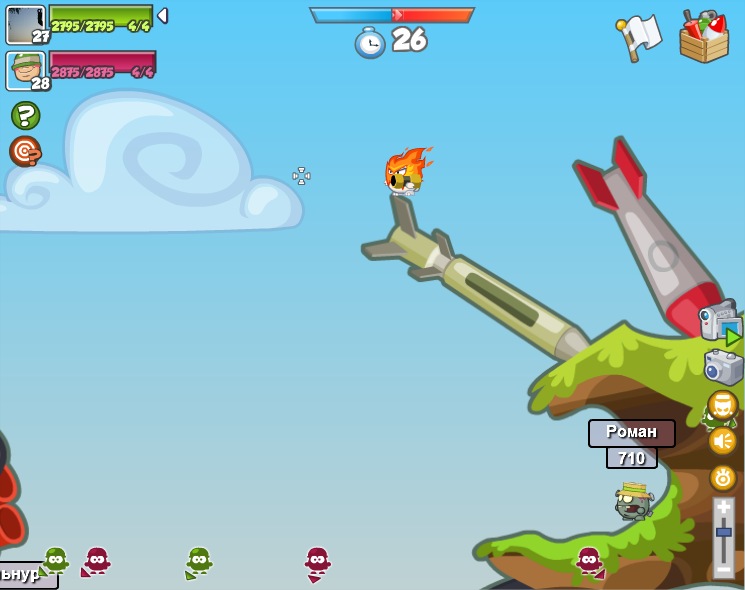Screen dimensions: 745x590
Task: Open the green question mark help
Action: coord(25,115)
